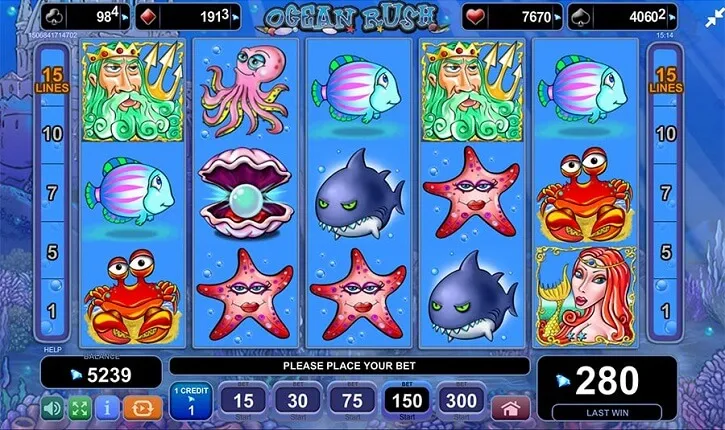
Task: Place the maximum 300 bet
Action: (x=461, y=401)
